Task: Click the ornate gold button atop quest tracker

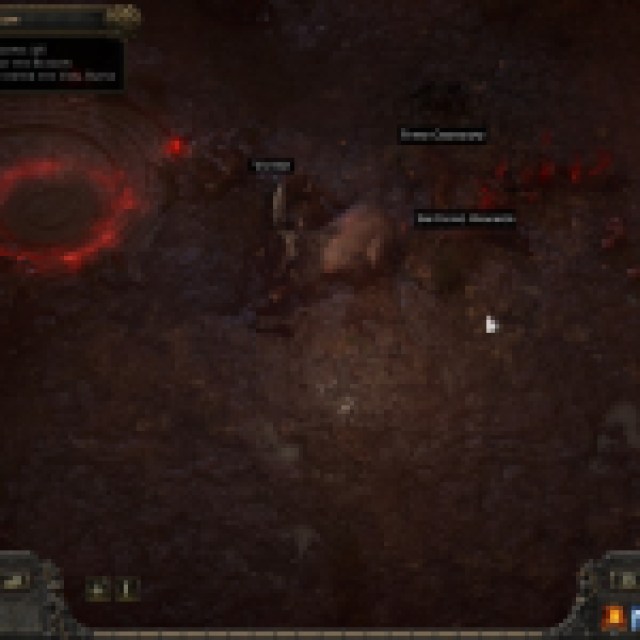Action: [x=123, y=15]
